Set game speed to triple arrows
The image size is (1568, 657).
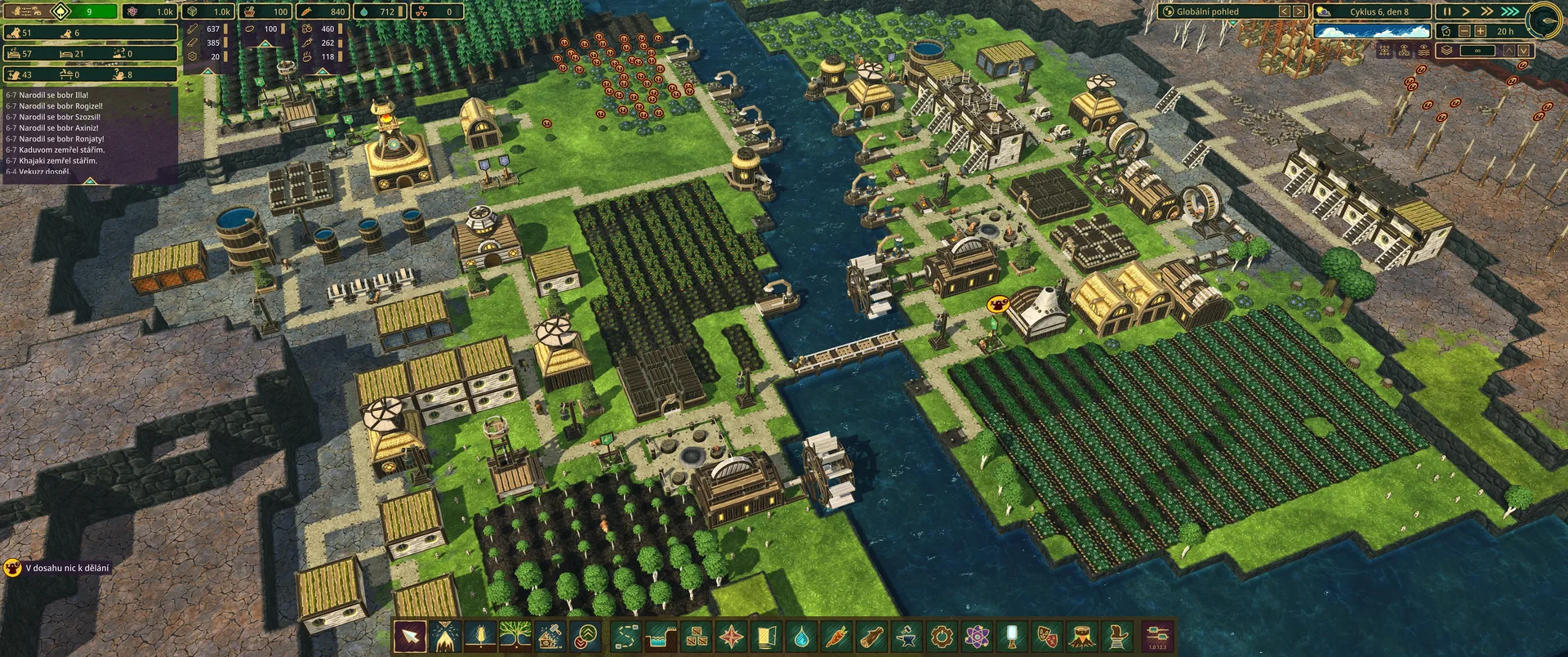(1510, 11)
